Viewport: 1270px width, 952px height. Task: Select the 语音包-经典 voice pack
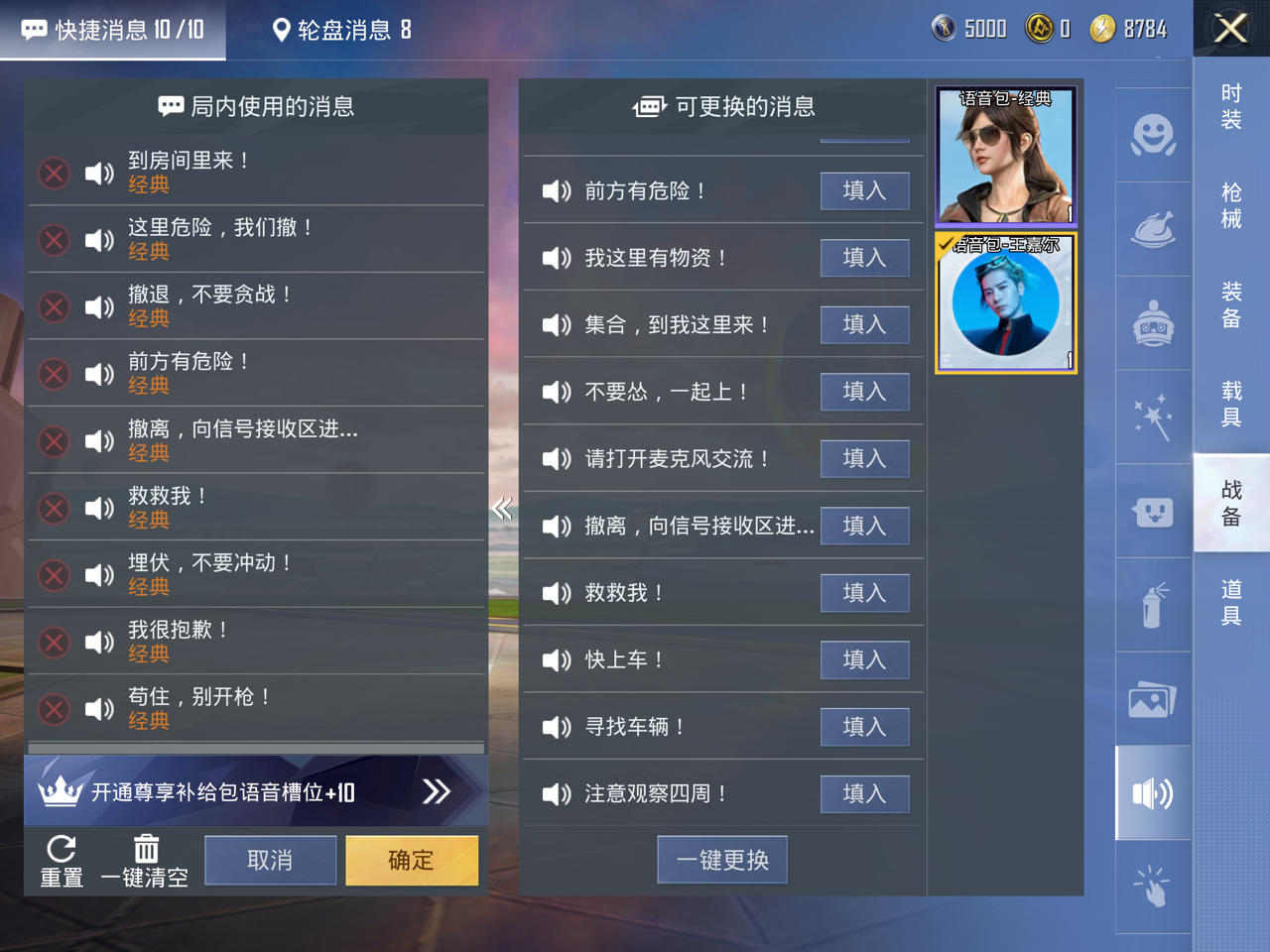click(x=1005, y=157)
